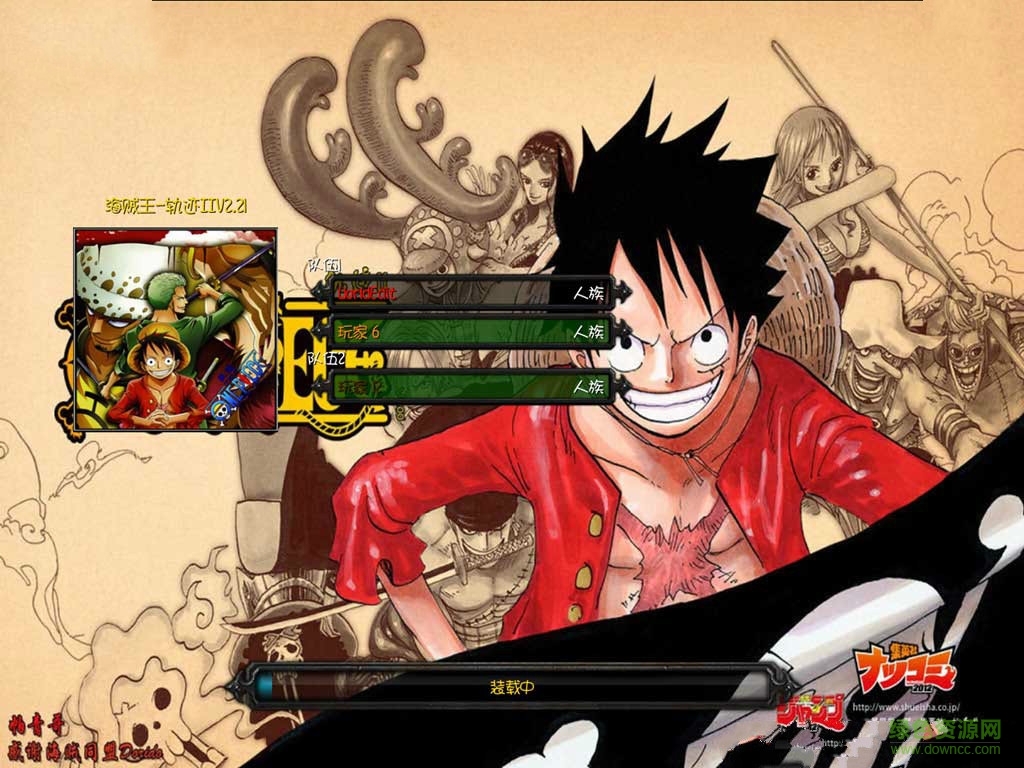The image size is (1024, 768).
Task: Click the map preview thumbnail
Action: pos(176,329)
